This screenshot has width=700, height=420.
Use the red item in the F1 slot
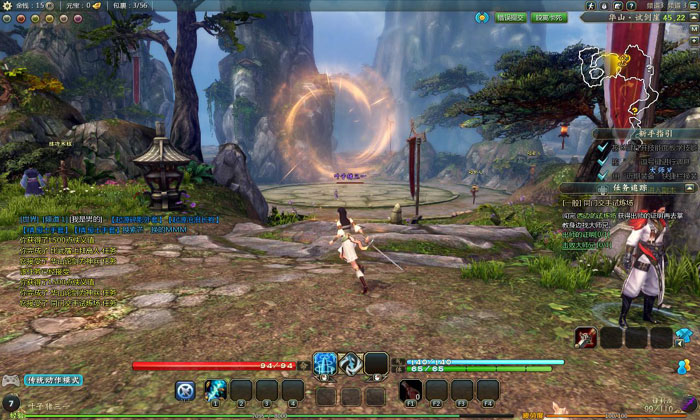[x=411, y=389]
